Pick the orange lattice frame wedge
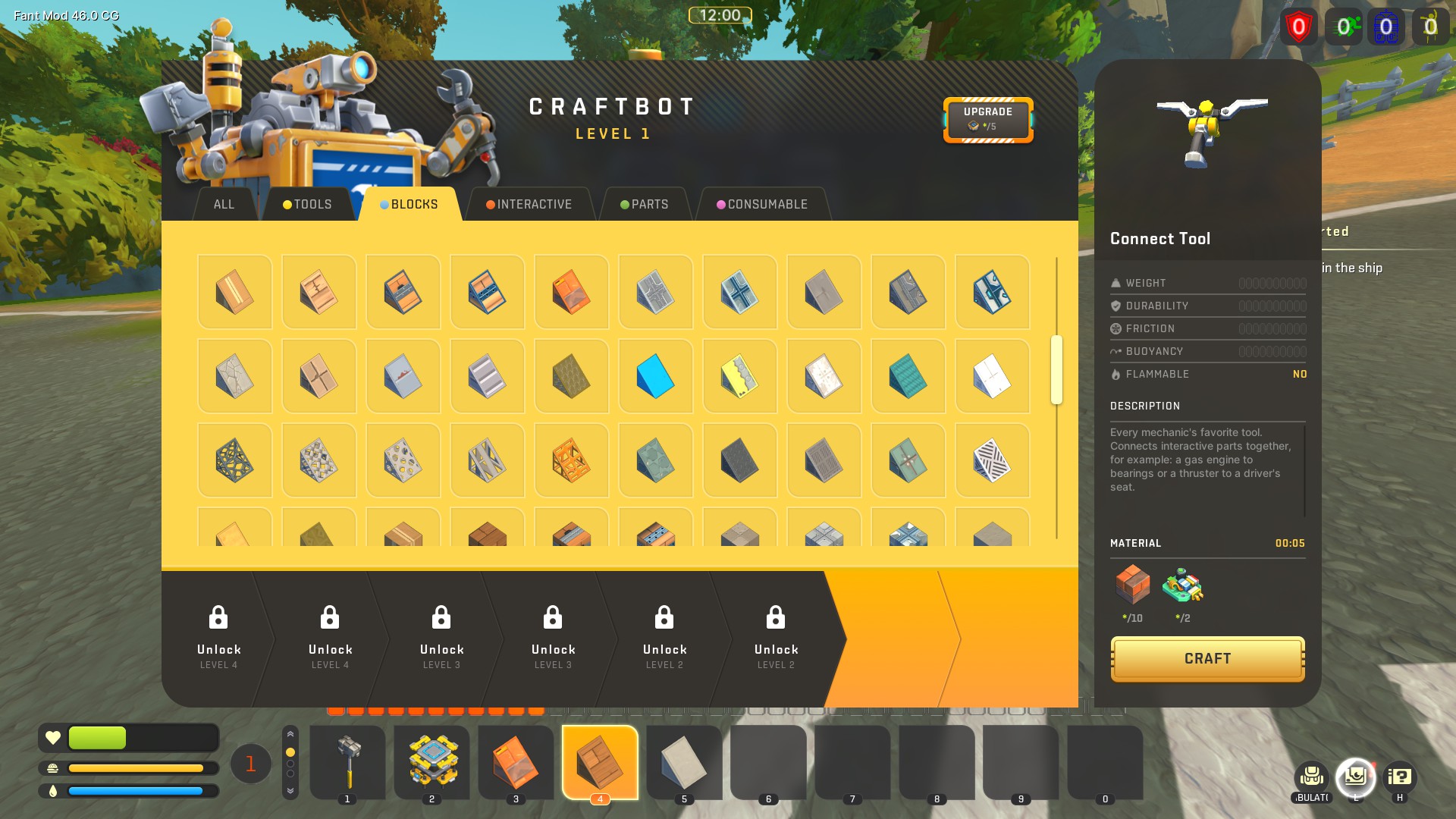This screenshot has height=819, width=1456. (x=571, y=460)
